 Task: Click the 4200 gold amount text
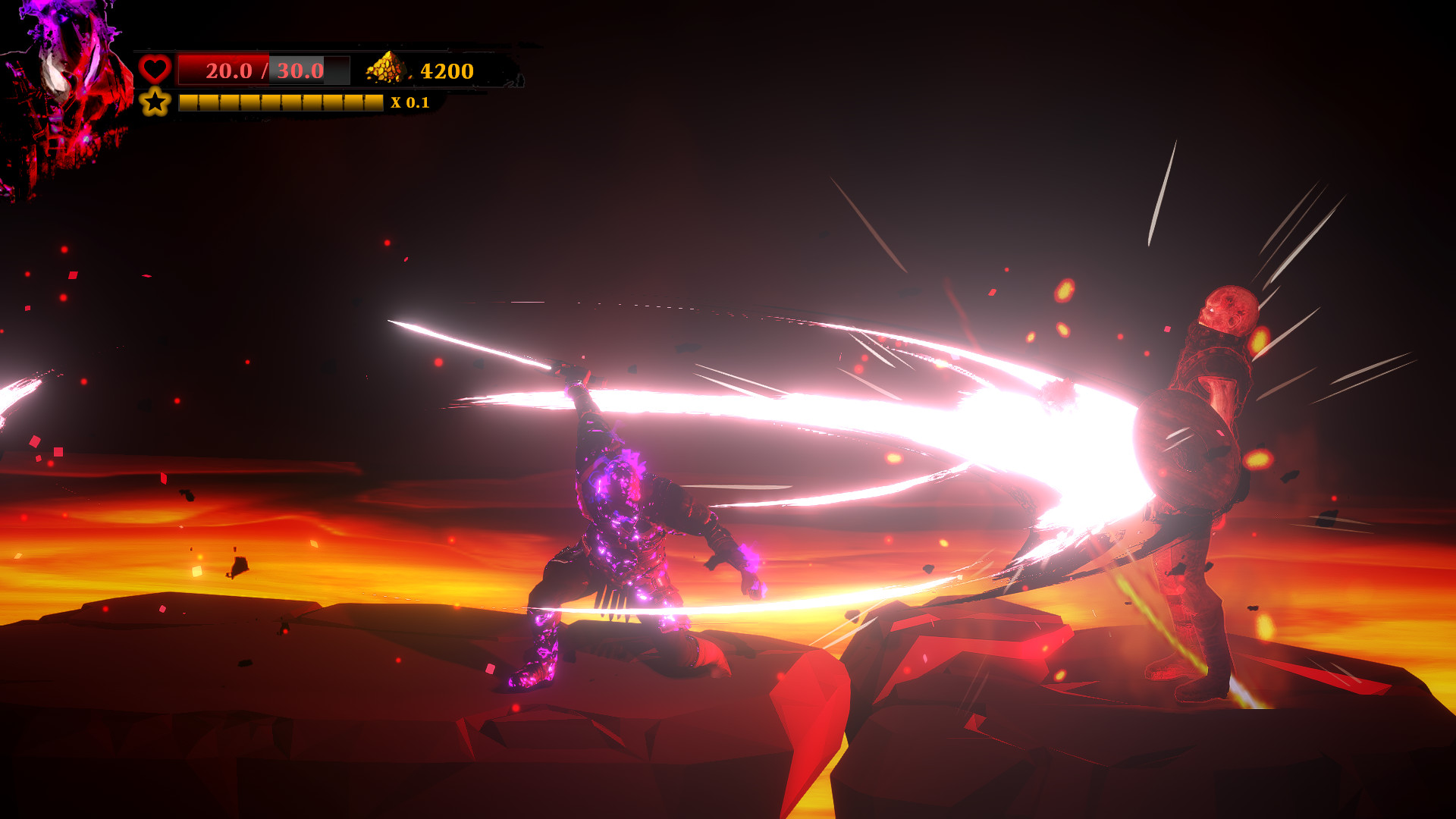[x=446, y=71]
